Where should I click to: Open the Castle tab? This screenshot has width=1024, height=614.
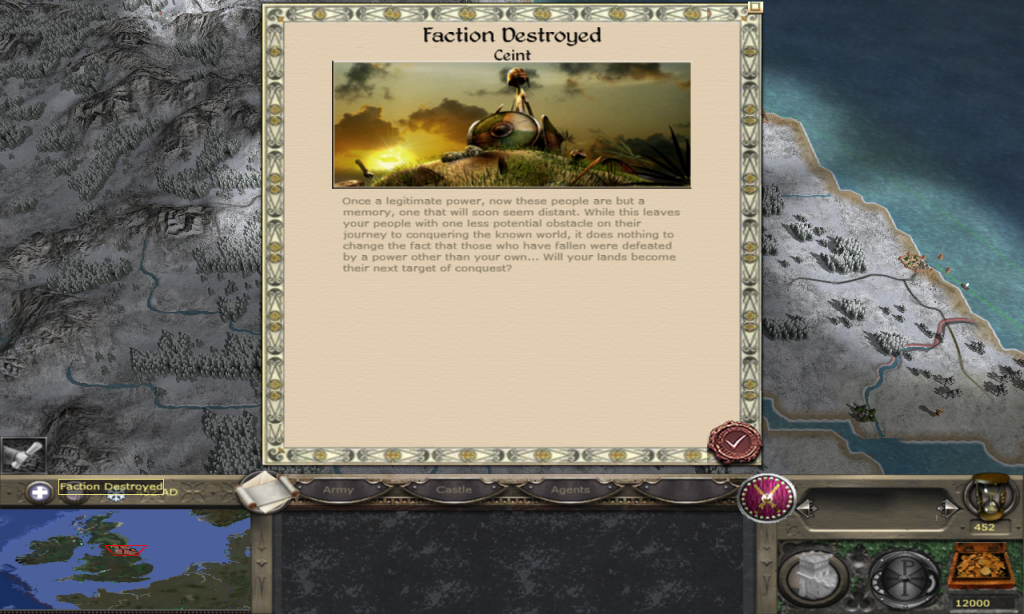454,490
